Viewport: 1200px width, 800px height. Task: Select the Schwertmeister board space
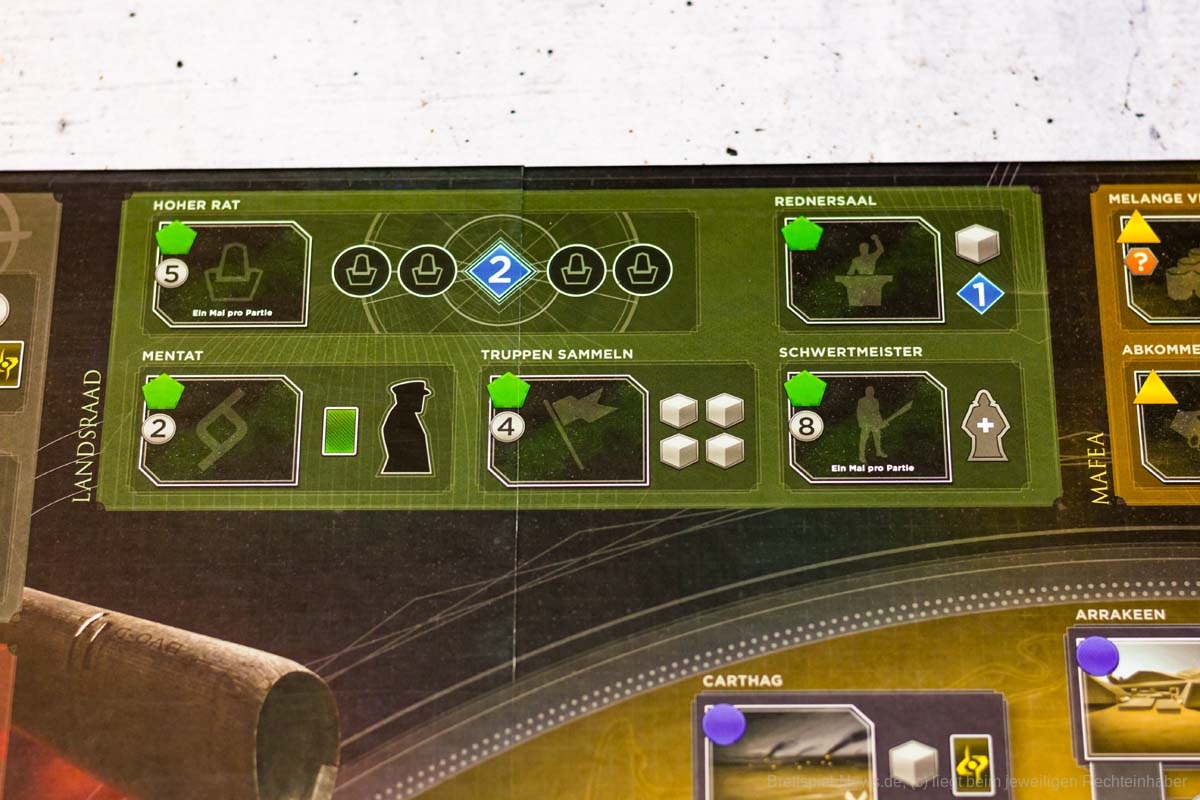[868, 427]
